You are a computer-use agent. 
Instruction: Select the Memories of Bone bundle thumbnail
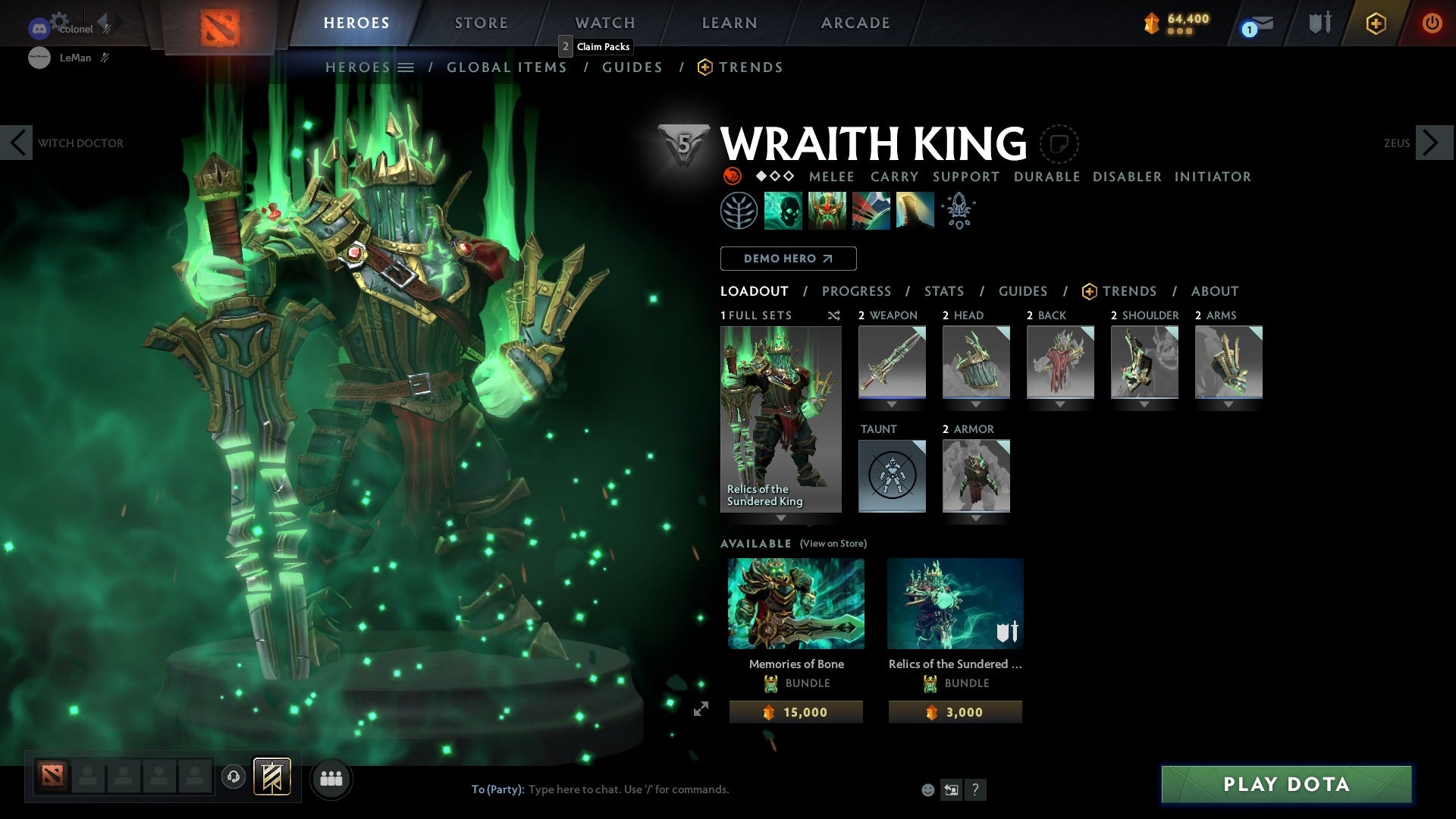(795, 603)
